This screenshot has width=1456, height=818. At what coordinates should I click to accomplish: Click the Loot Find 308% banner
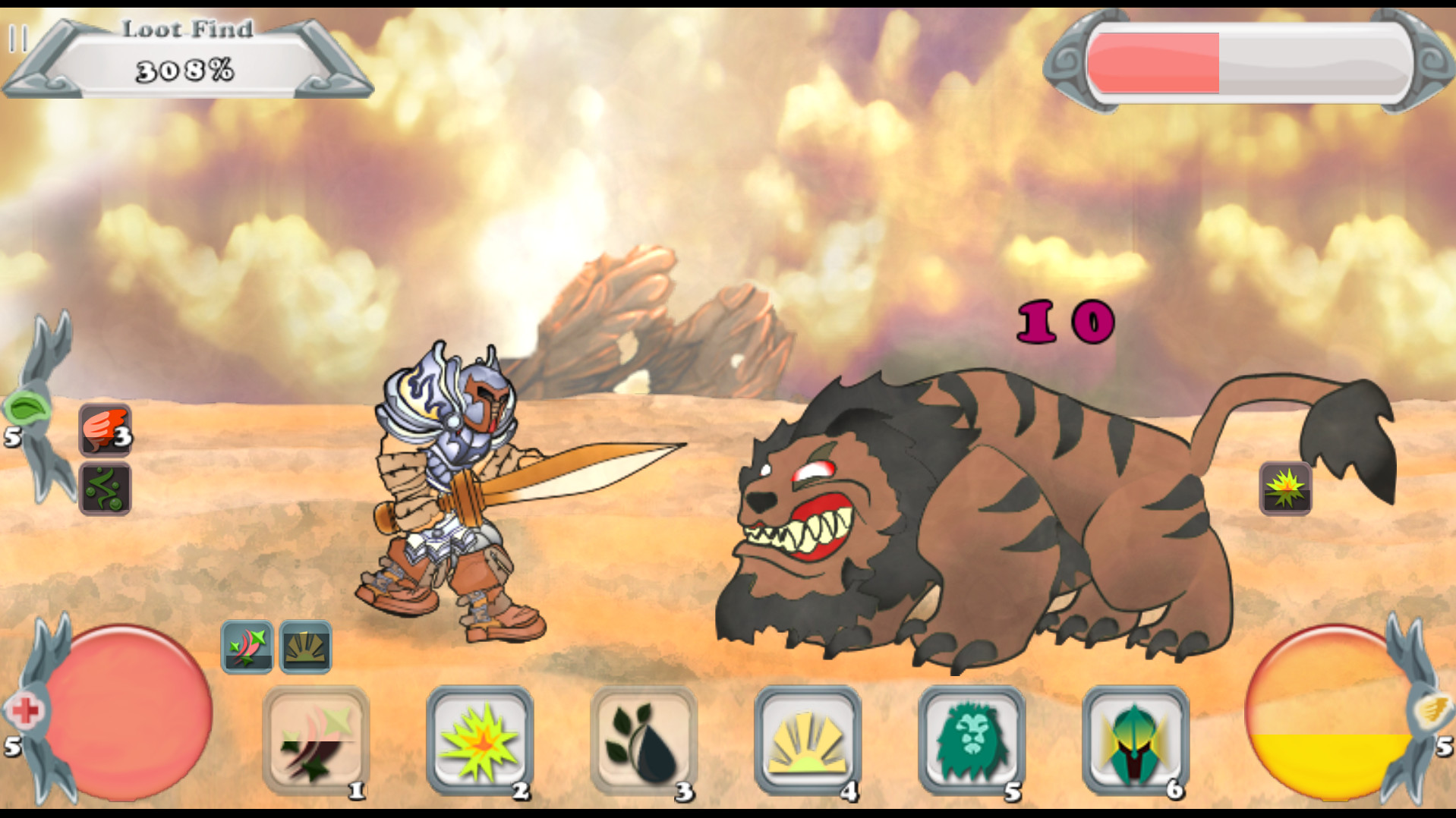coord(186,57)
